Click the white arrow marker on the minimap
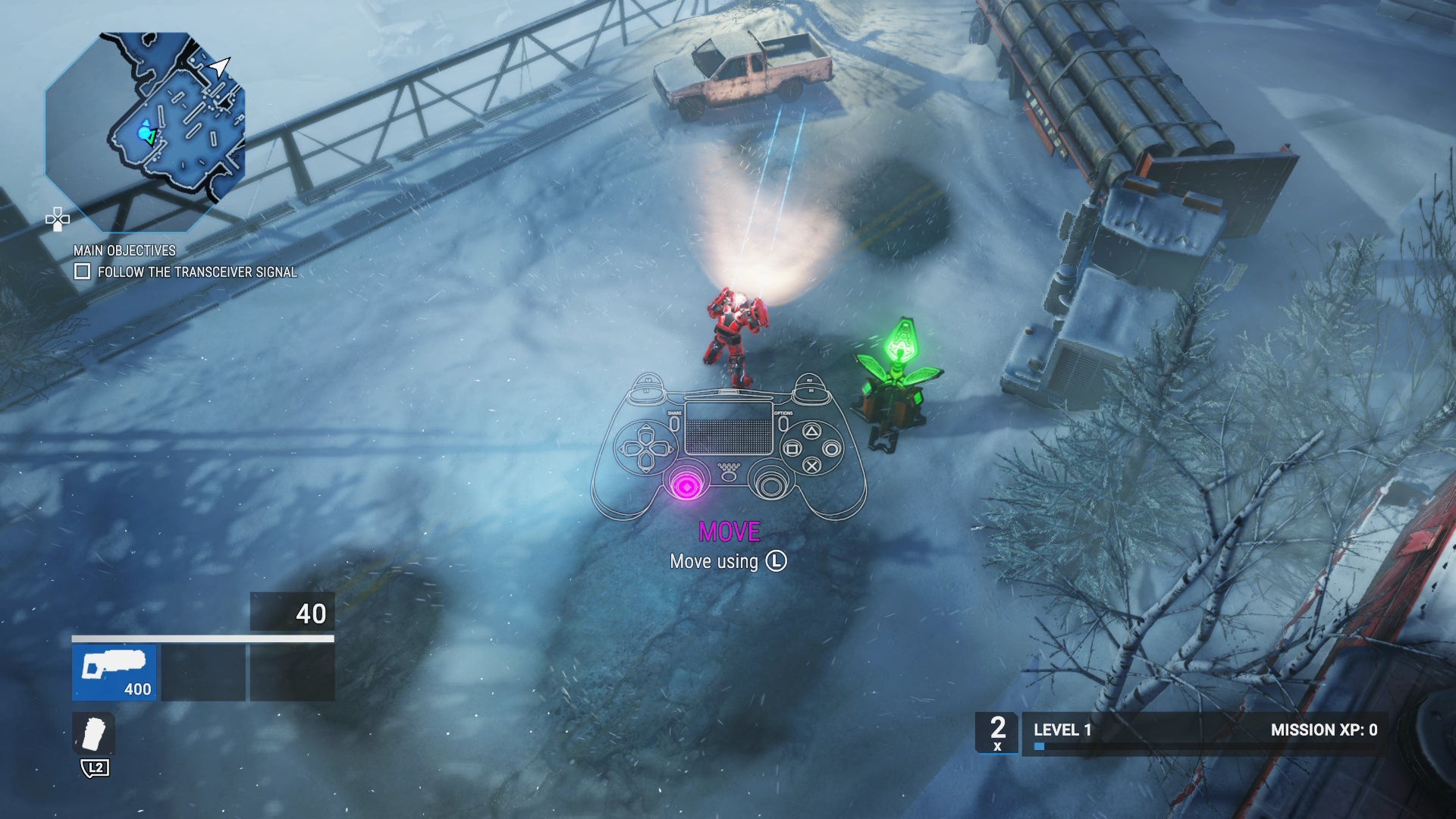Image resolution: width=1456 pixels, height=819 pixels. pos(219,67)
